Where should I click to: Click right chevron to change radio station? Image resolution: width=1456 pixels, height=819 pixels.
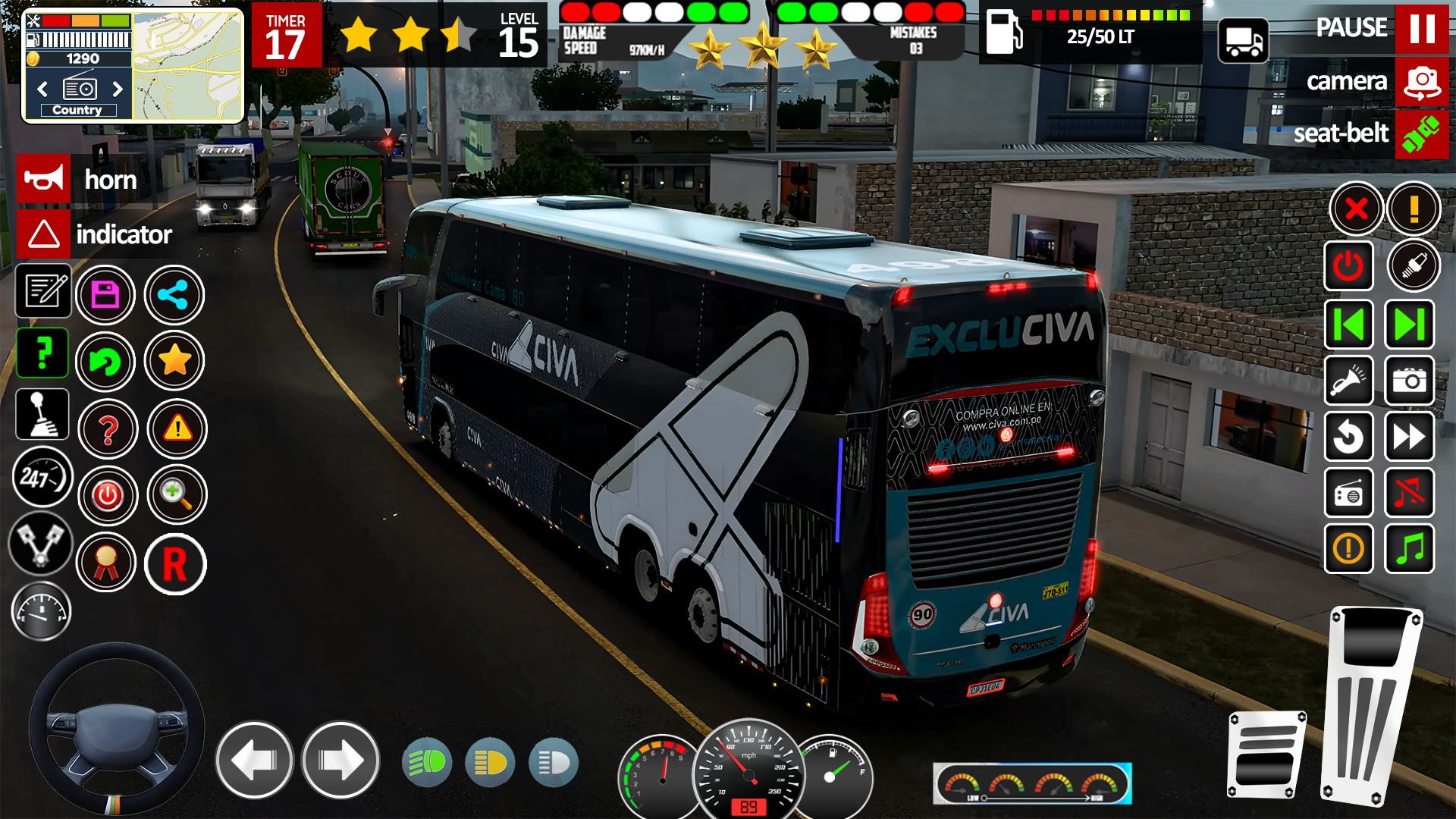point(118,89)
